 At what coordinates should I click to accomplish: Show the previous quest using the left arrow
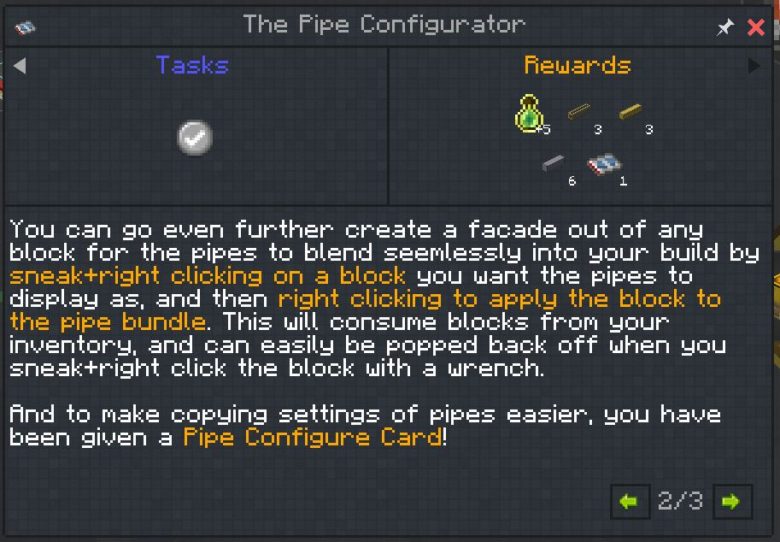click(x=19, y=66)
